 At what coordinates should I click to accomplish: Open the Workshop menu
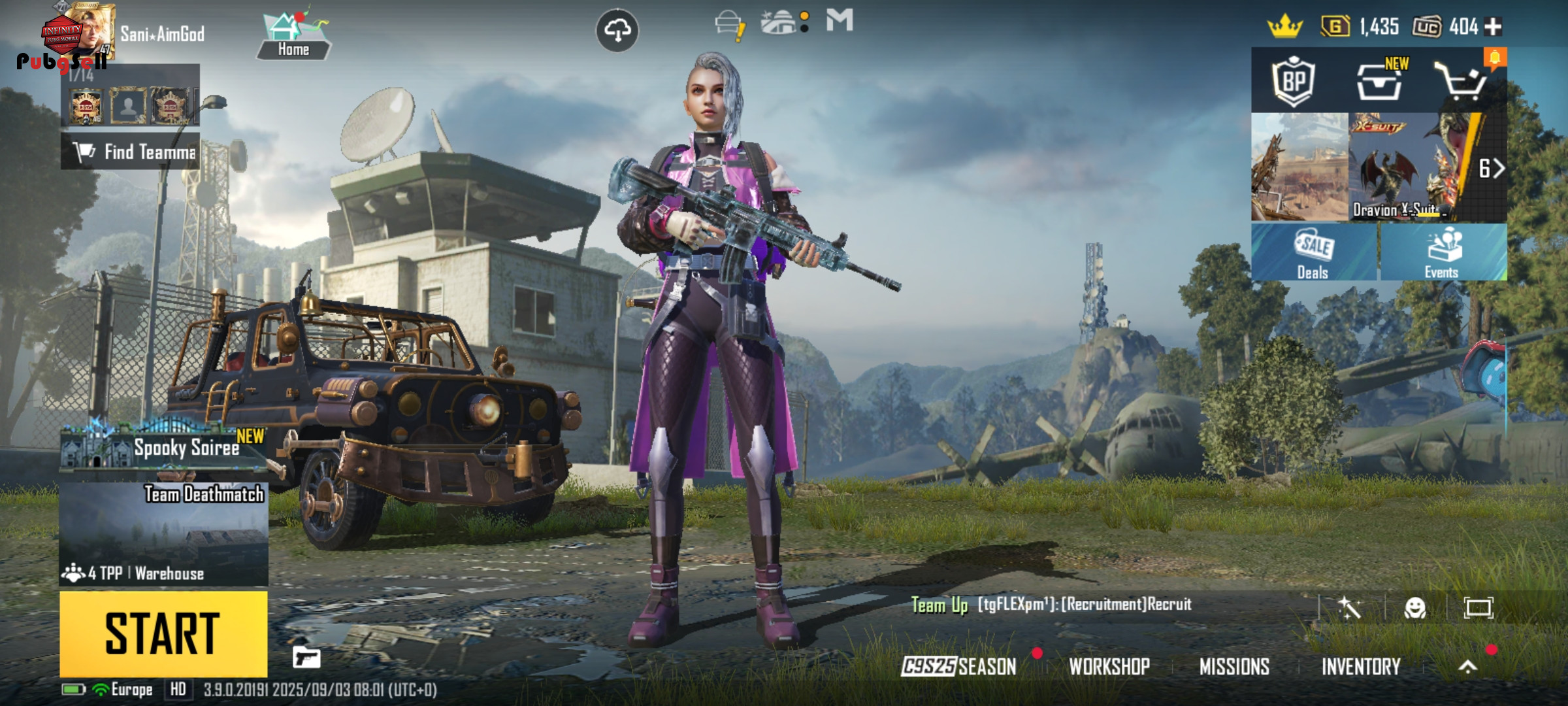1109,666
